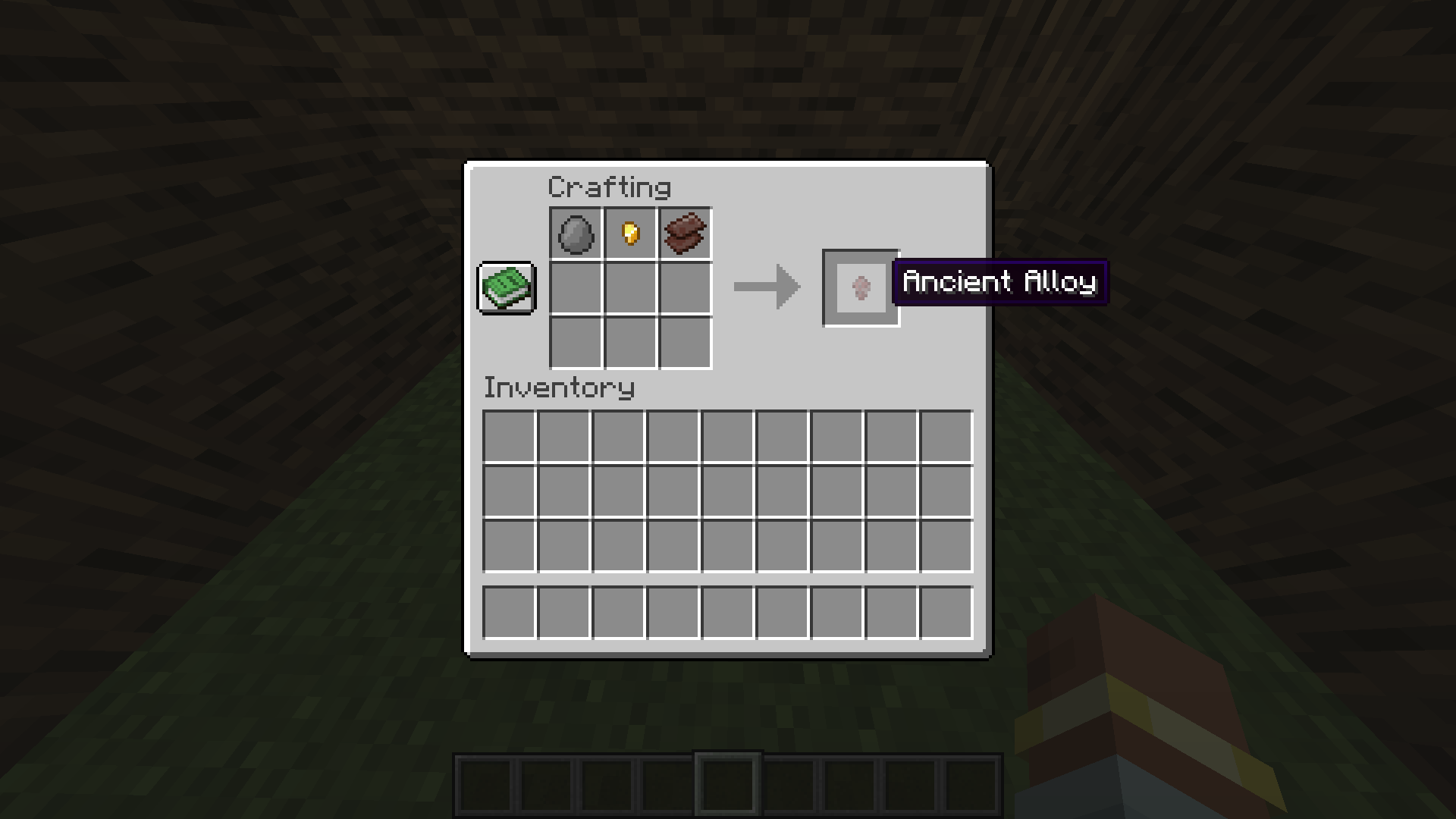
Task: Open the green recipe book
Action: click(x=507, y=288)
